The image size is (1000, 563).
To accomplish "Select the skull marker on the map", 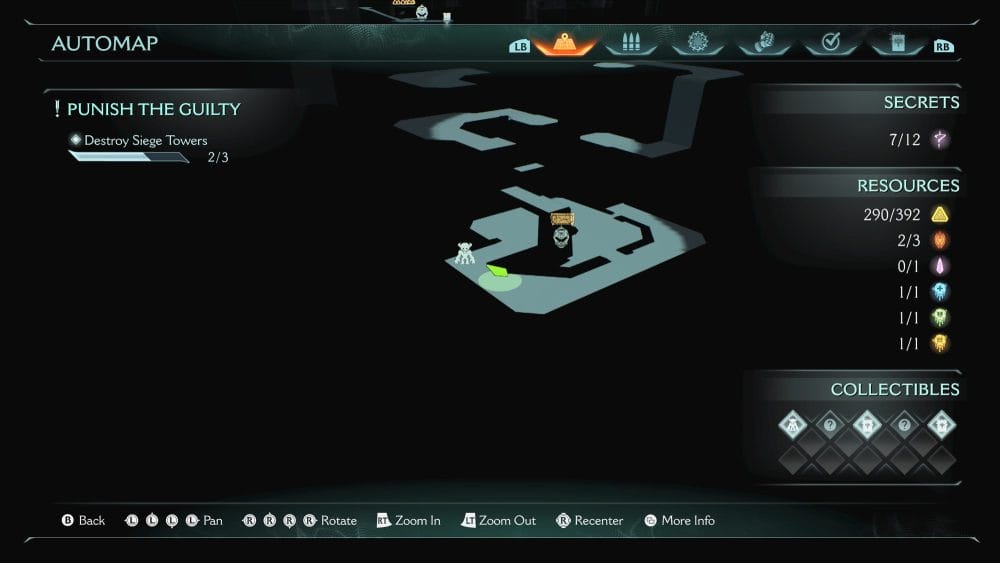I will pyautogui.click(x=561, y=236).
